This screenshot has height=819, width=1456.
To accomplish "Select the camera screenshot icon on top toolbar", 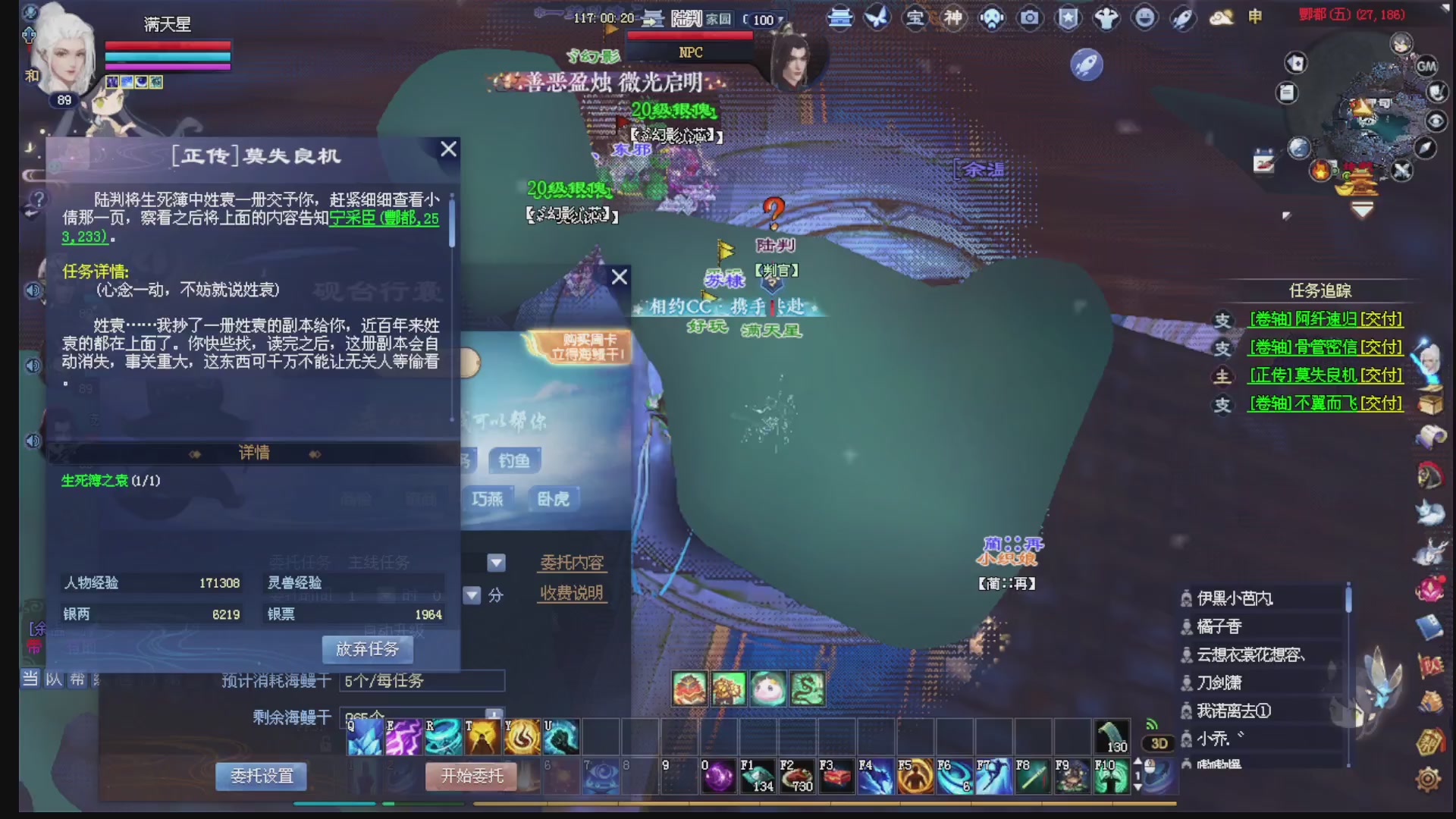I will pos(1030,17).
